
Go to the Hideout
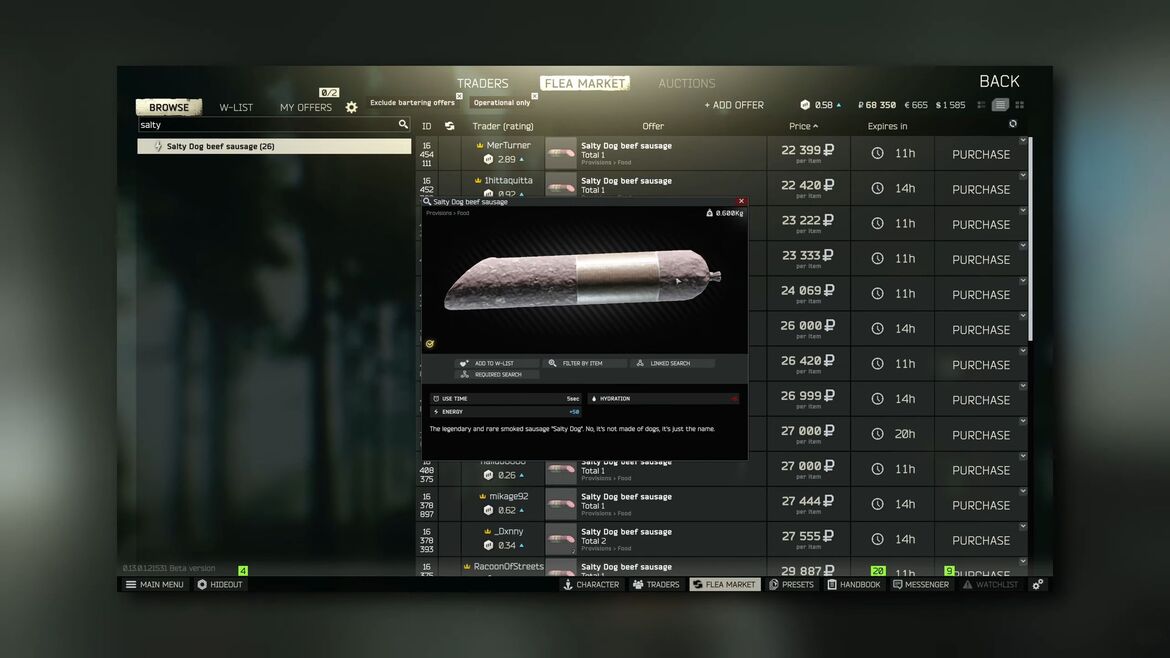(x=220, y=584)
